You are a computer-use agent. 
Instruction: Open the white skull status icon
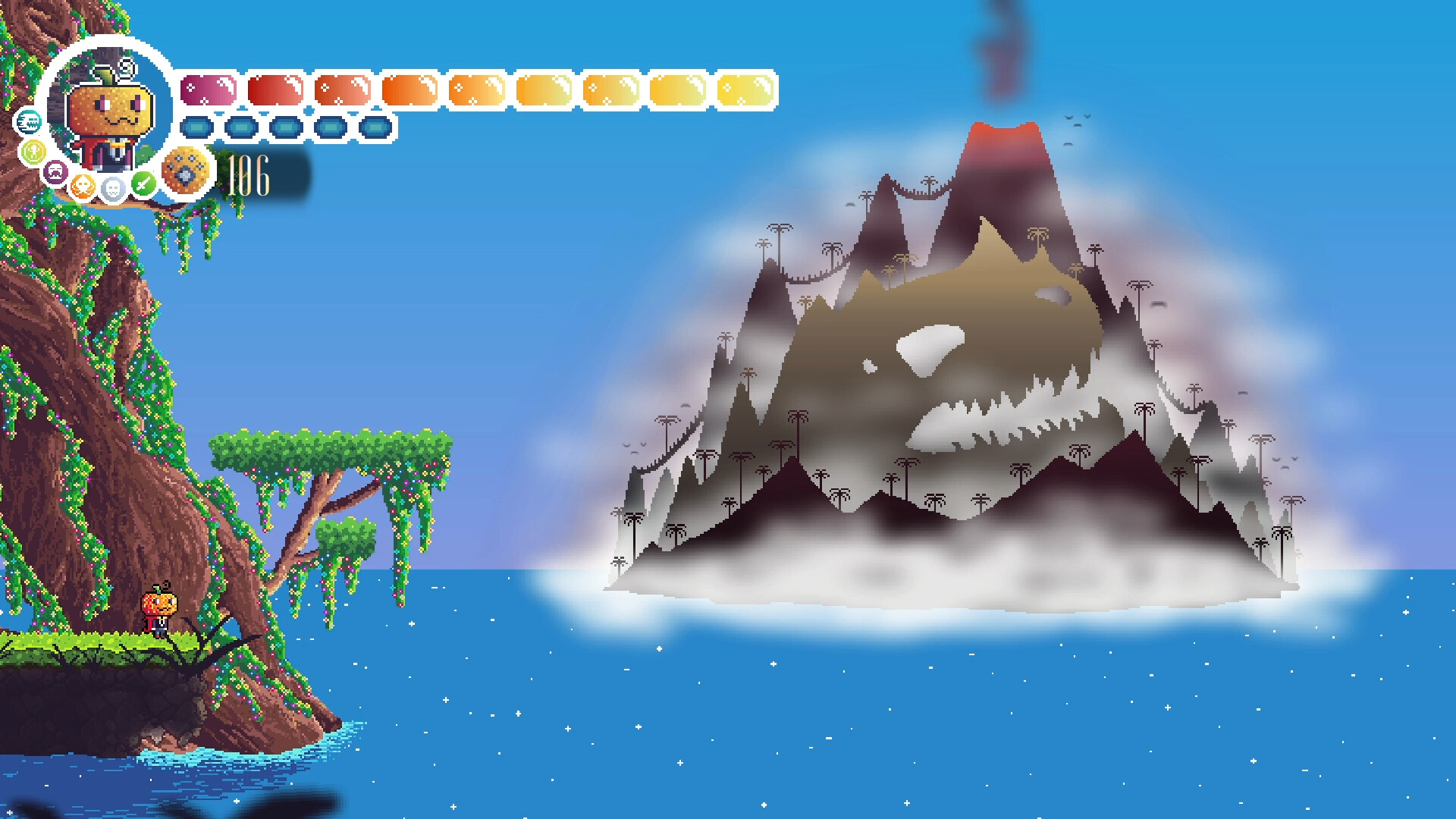114,188
